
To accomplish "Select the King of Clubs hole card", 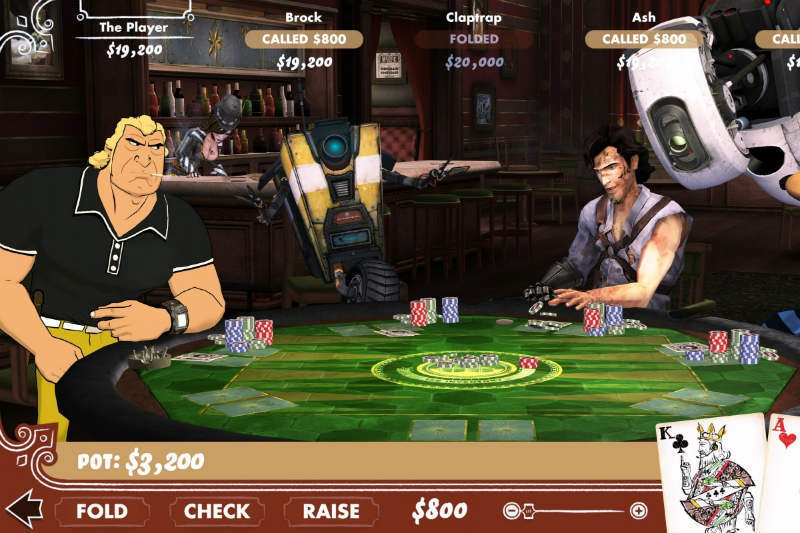I will tap(712, 475).
